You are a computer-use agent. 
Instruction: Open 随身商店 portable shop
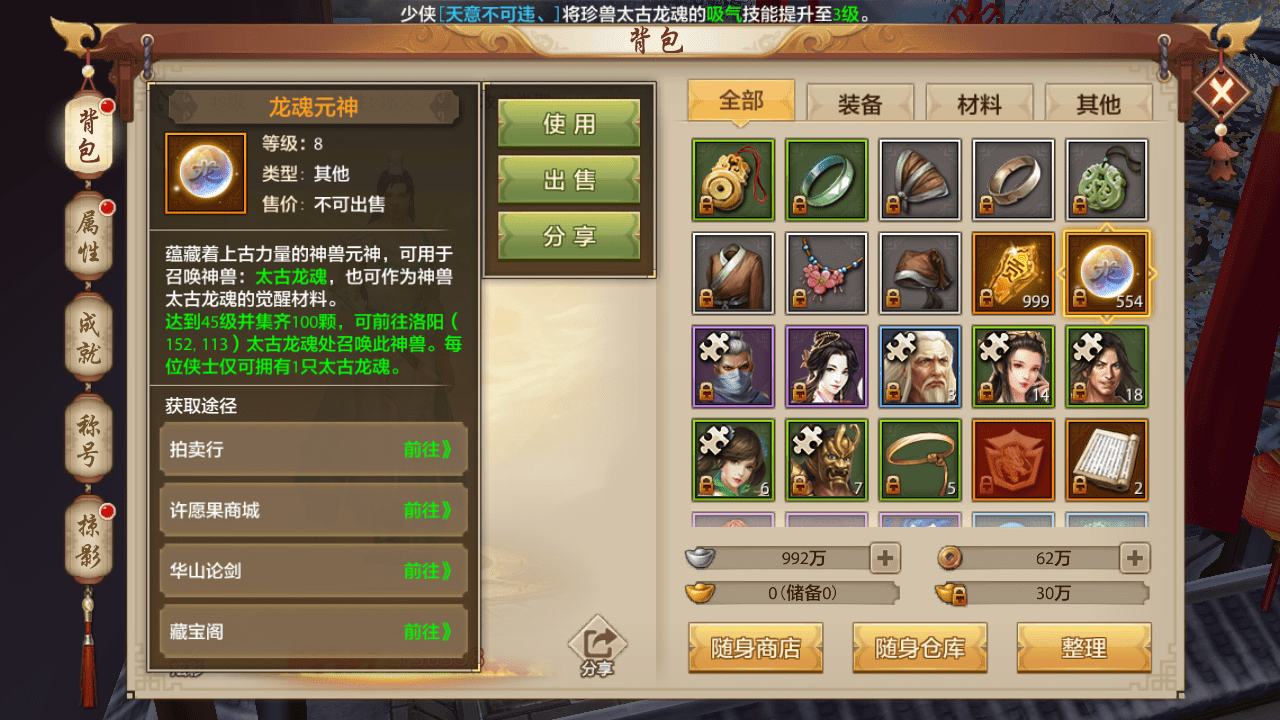[x=755, y=648]
